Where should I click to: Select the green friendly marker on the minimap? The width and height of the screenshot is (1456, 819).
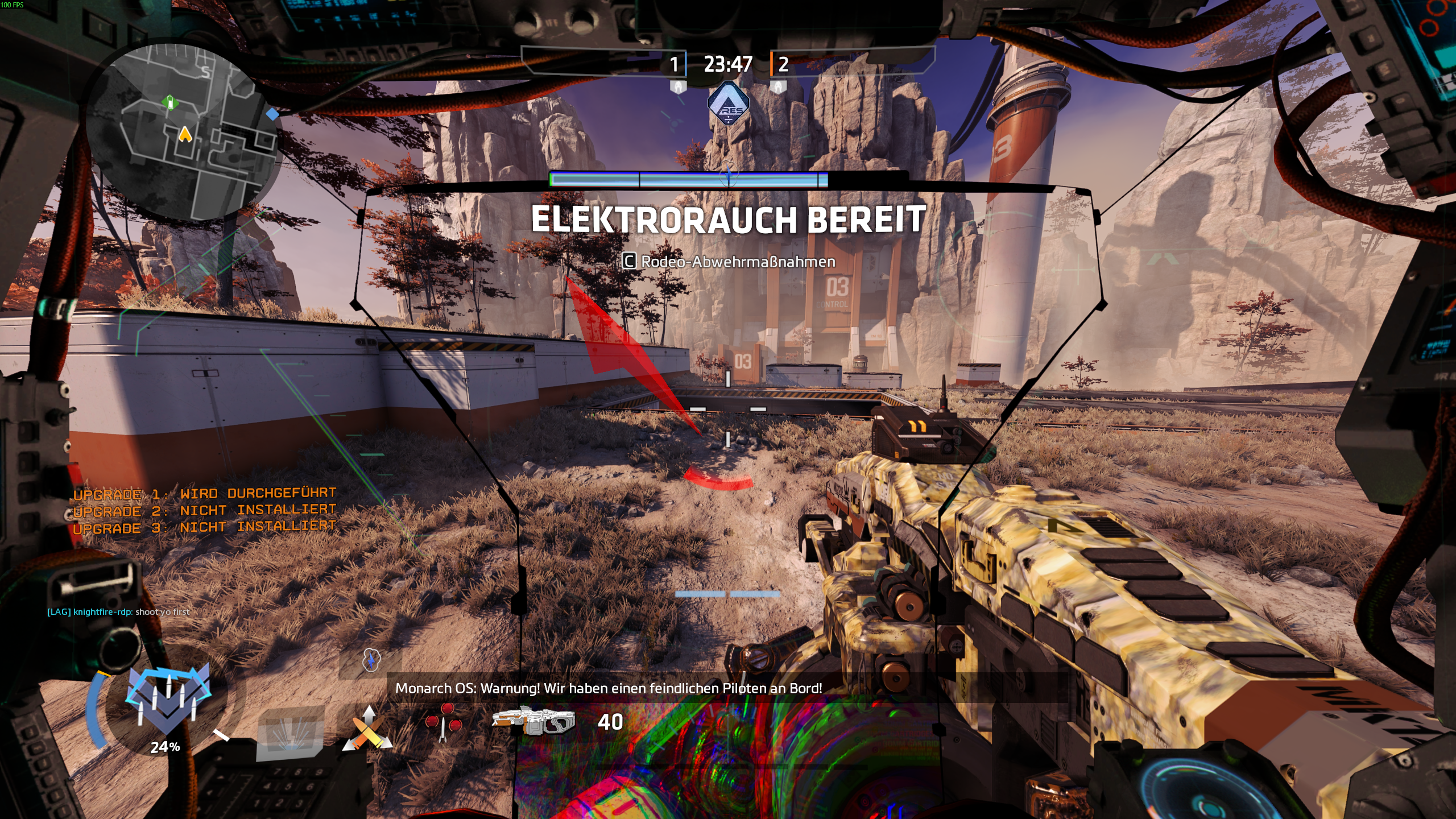pos(169,102)
